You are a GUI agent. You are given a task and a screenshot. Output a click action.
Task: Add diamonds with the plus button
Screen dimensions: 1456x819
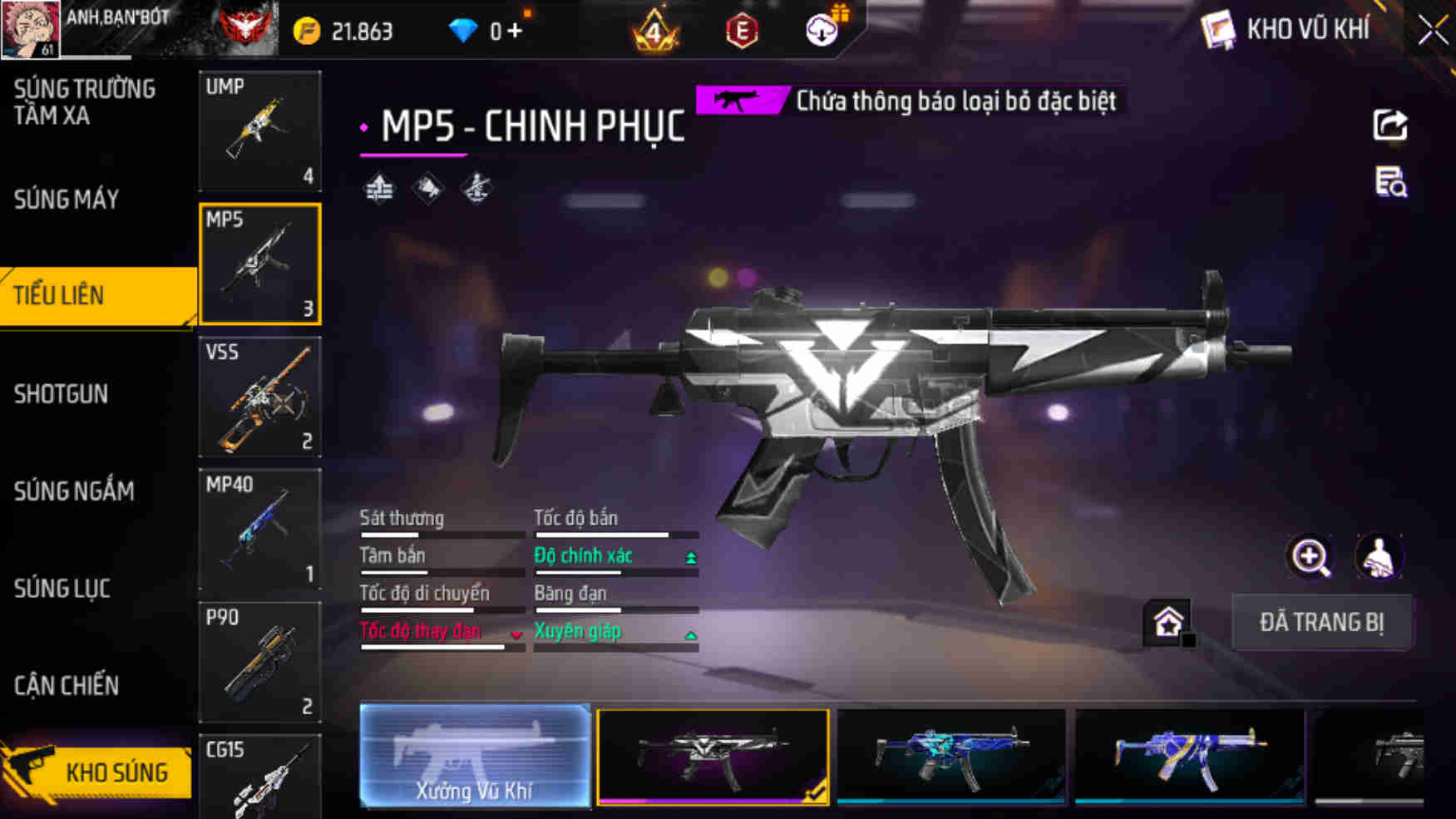click(x=515, y=32)
